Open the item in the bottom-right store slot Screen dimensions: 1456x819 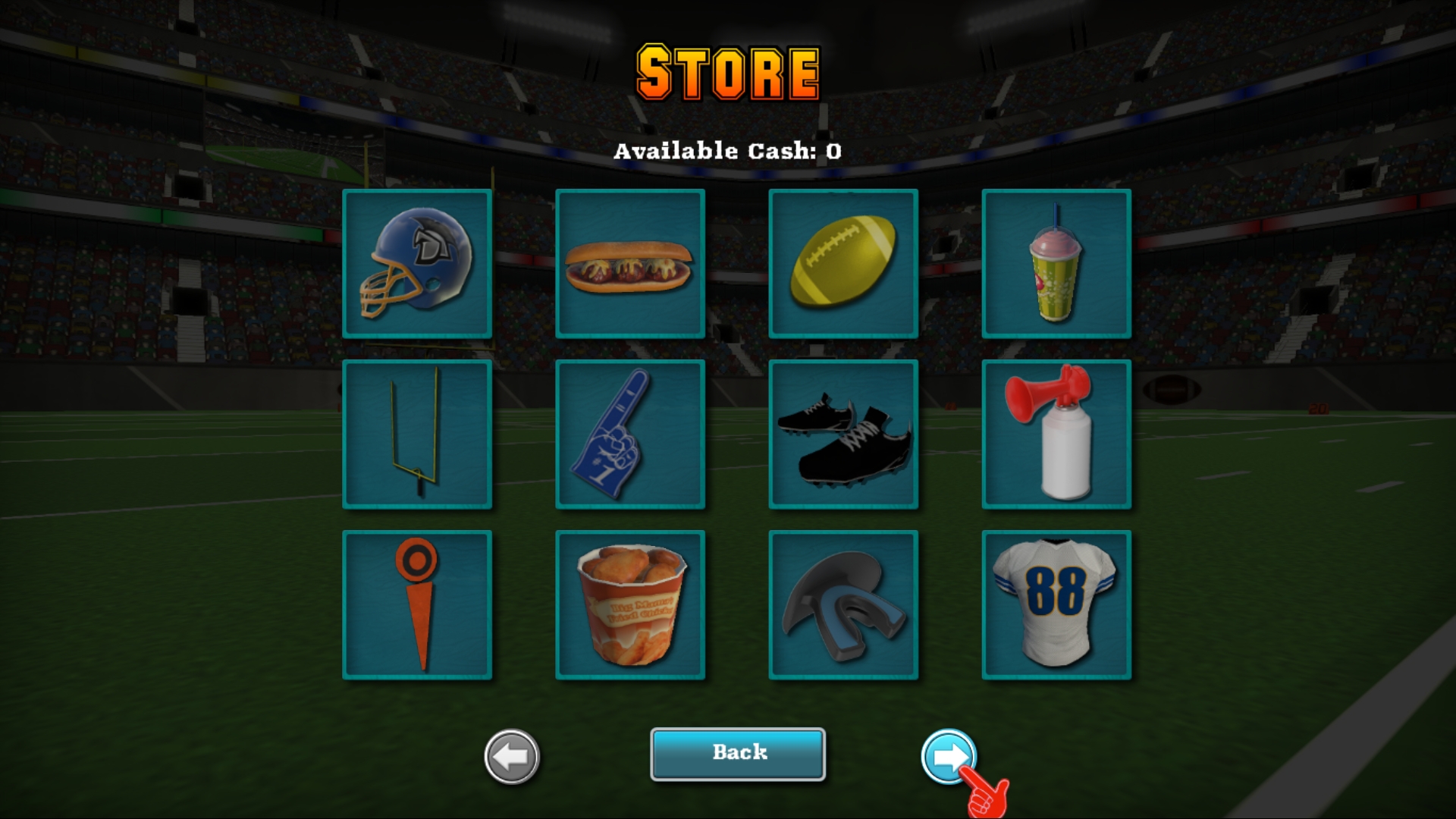[1056, 604]
